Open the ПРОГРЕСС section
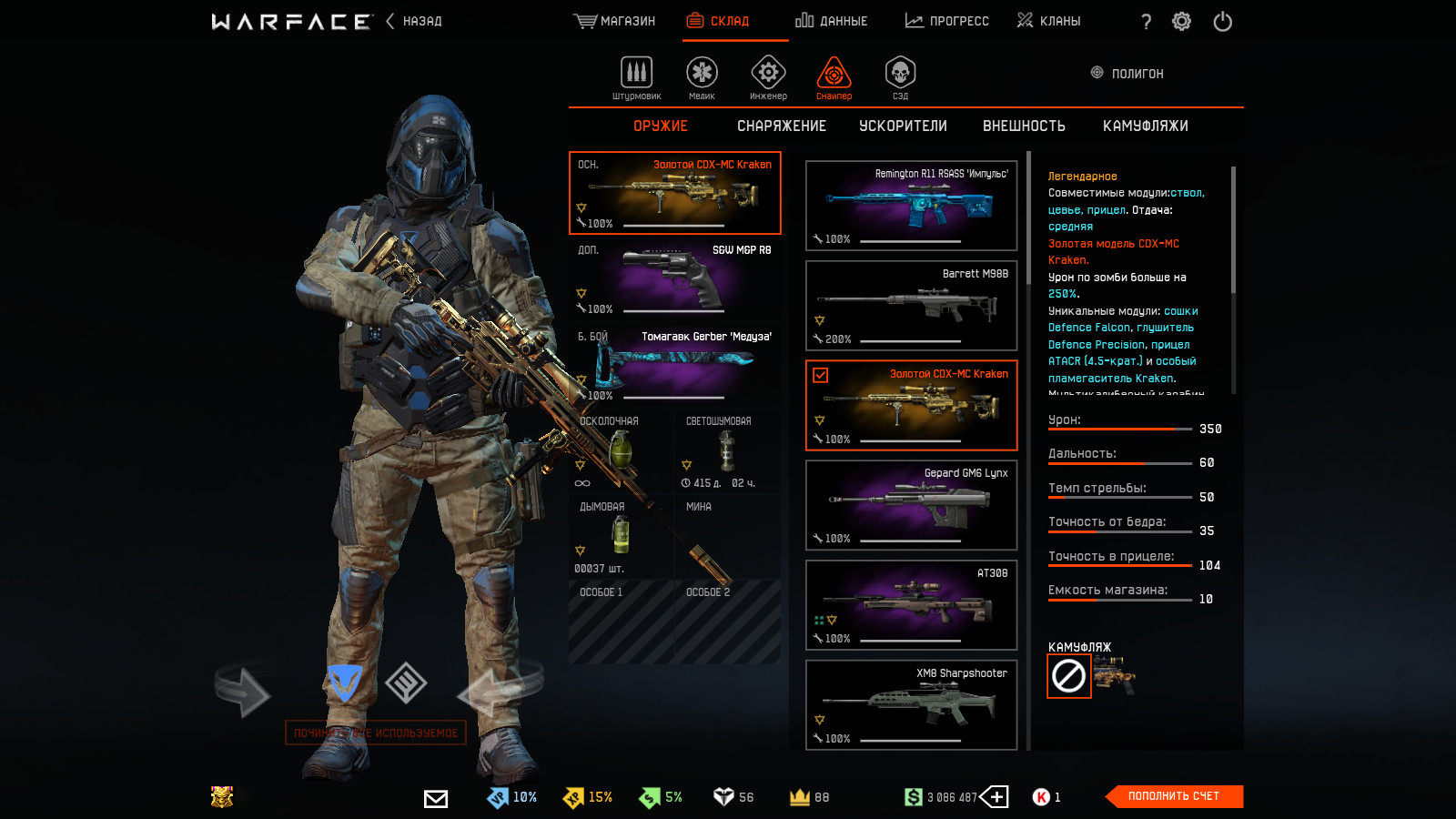1456x819 pixels. pyautogui.click(x=946, y=21)
